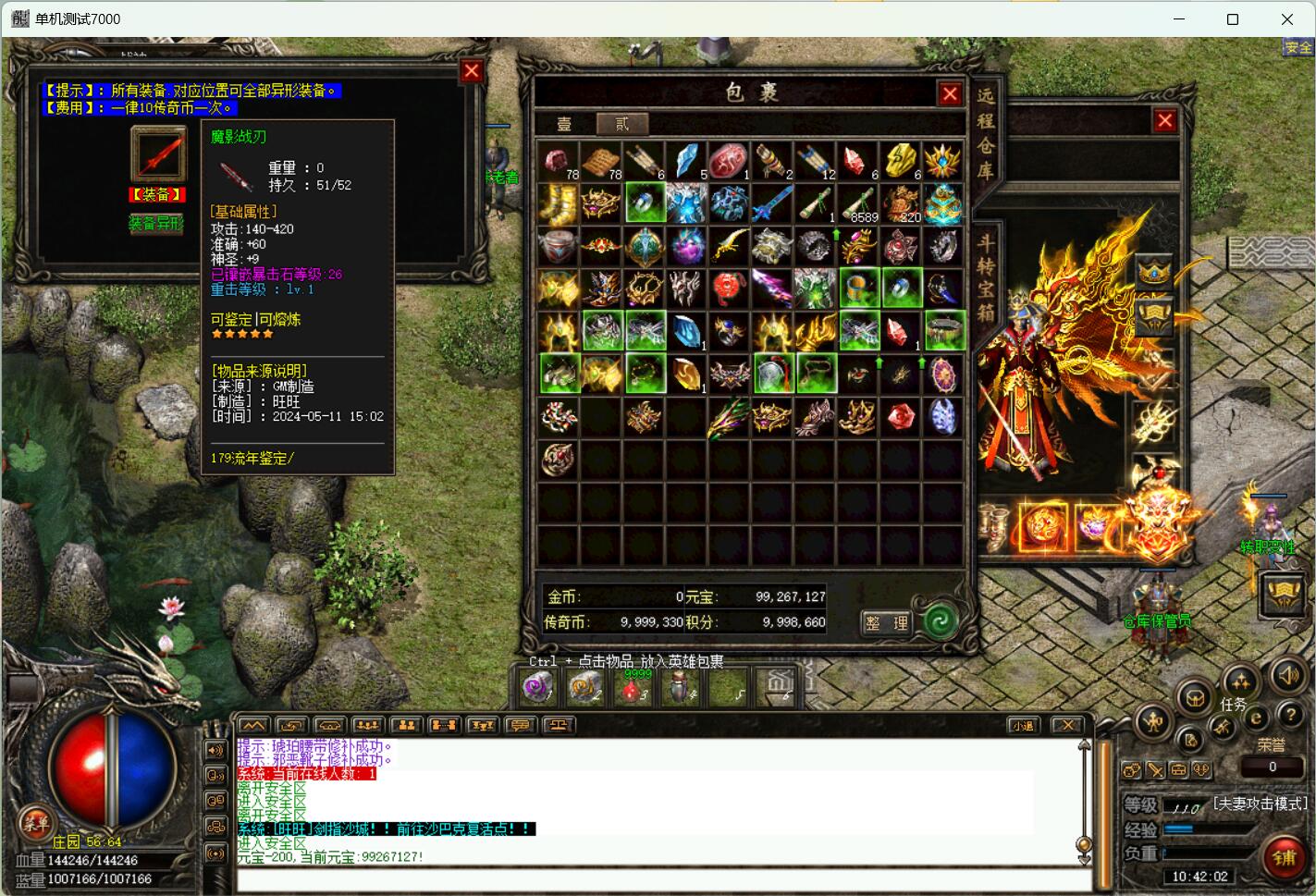Close the equipment transform dialog
Viewport: 1316px width, 896px height.
pos(472,71)
